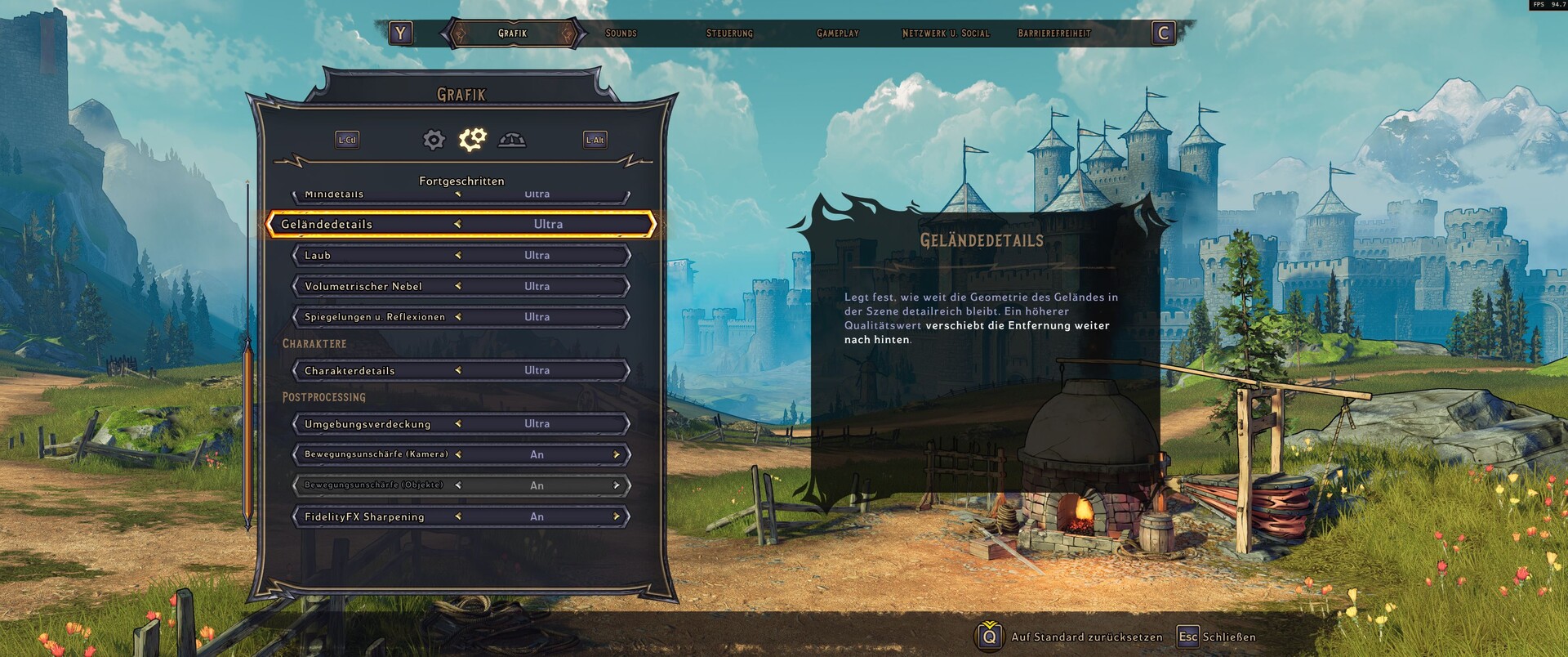Select the double gear advanced sub-tab
This screenshot has width=1568, height=657.
coord(472,140)
